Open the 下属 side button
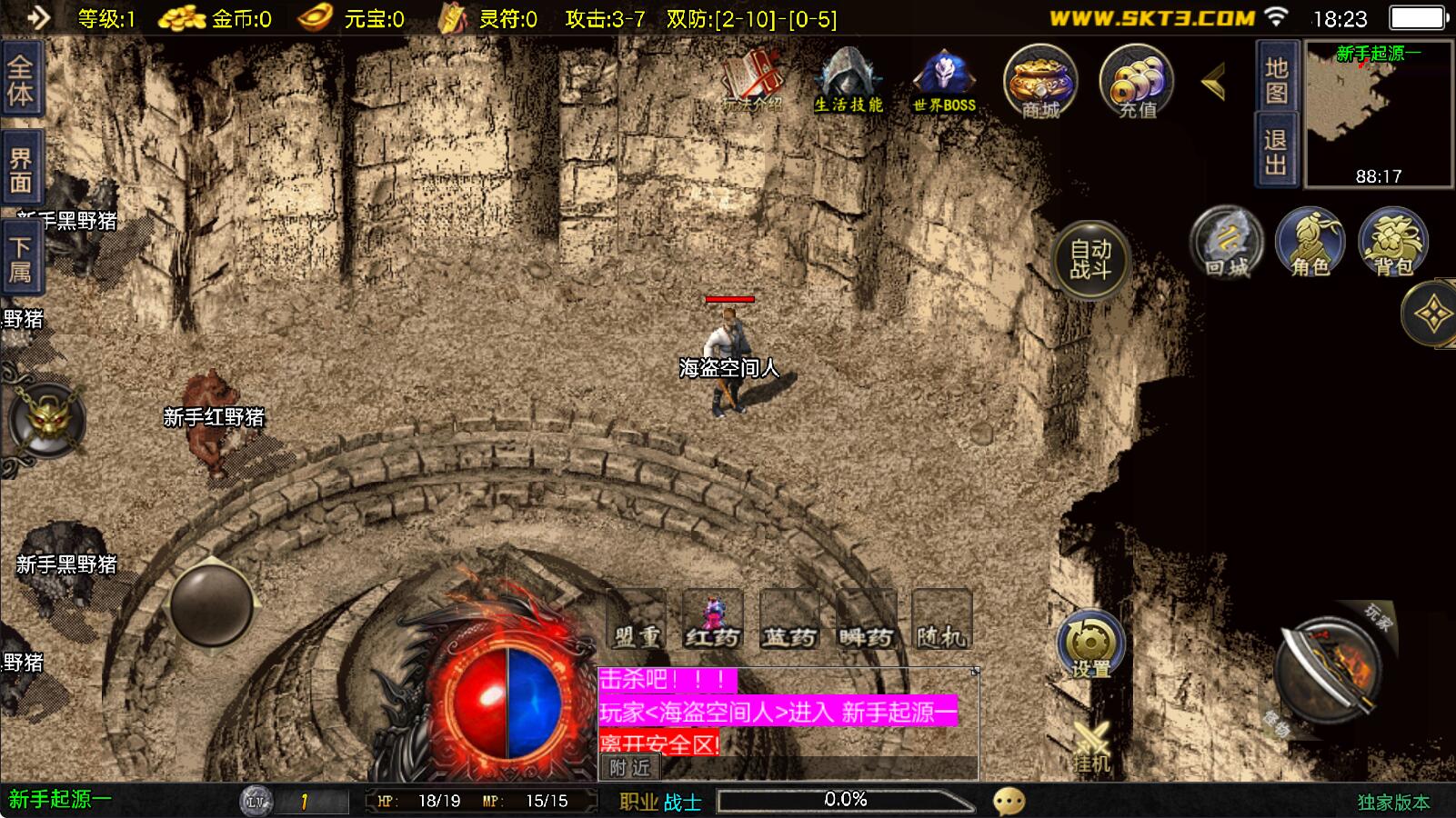The height and width of the screenshot is (818, 1456). [20, 259]
